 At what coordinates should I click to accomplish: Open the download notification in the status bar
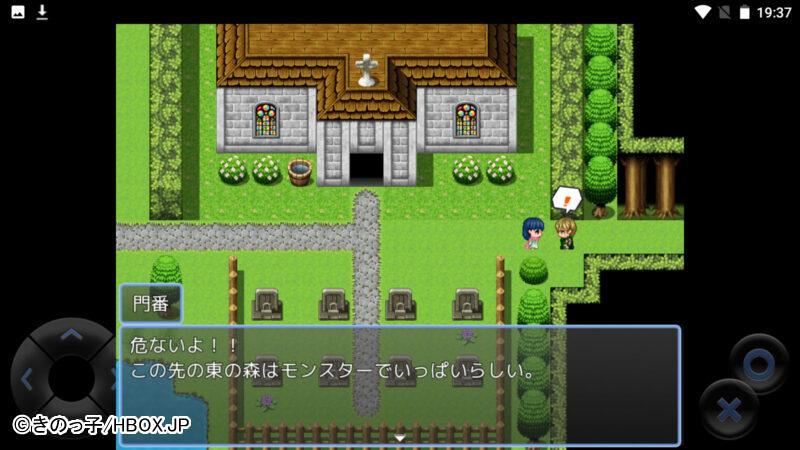click(42, 12)
